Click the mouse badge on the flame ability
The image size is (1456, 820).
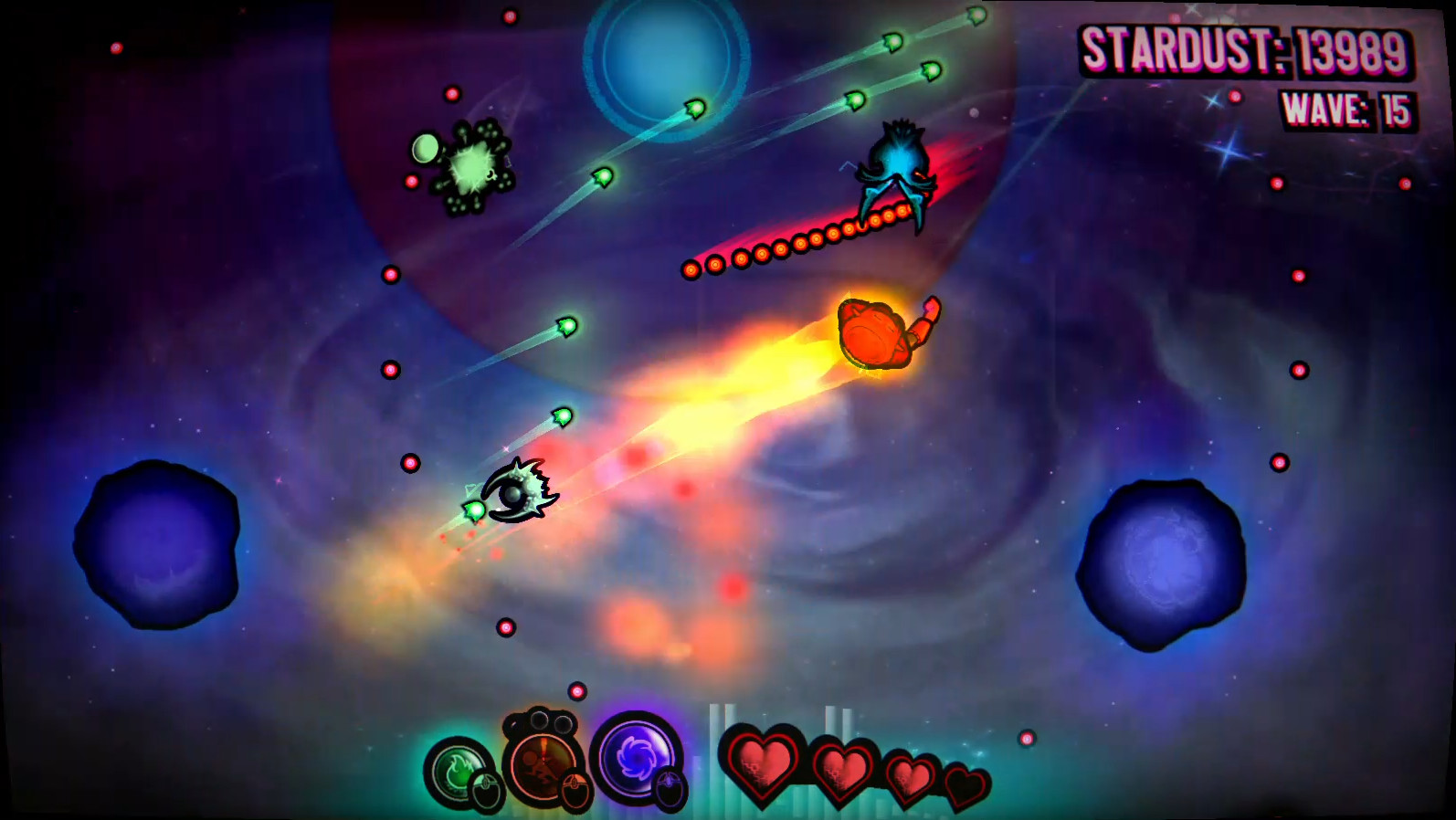484,790
